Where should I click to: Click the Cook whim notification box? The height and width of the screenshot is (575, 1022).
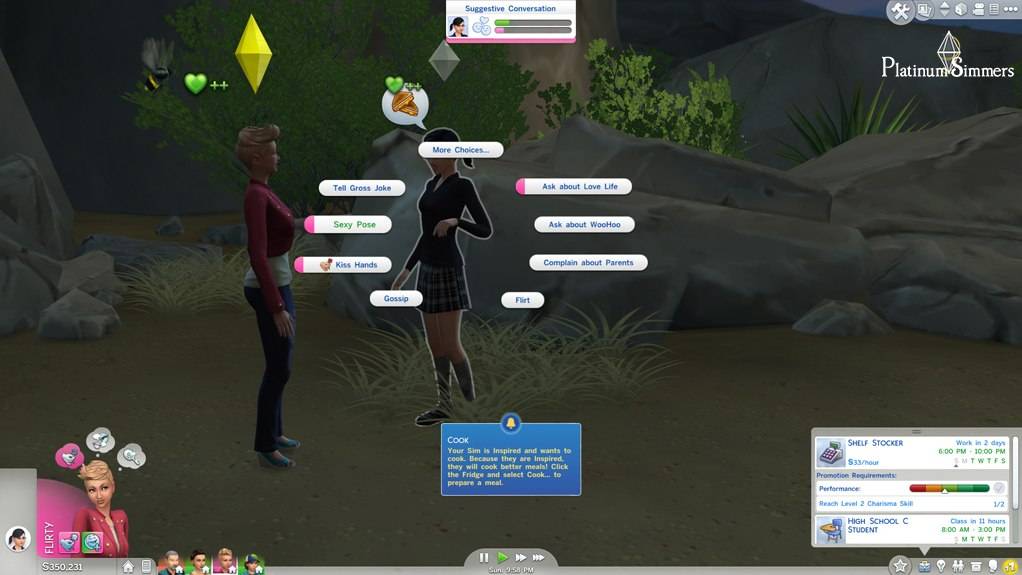(x=511, y=461)
